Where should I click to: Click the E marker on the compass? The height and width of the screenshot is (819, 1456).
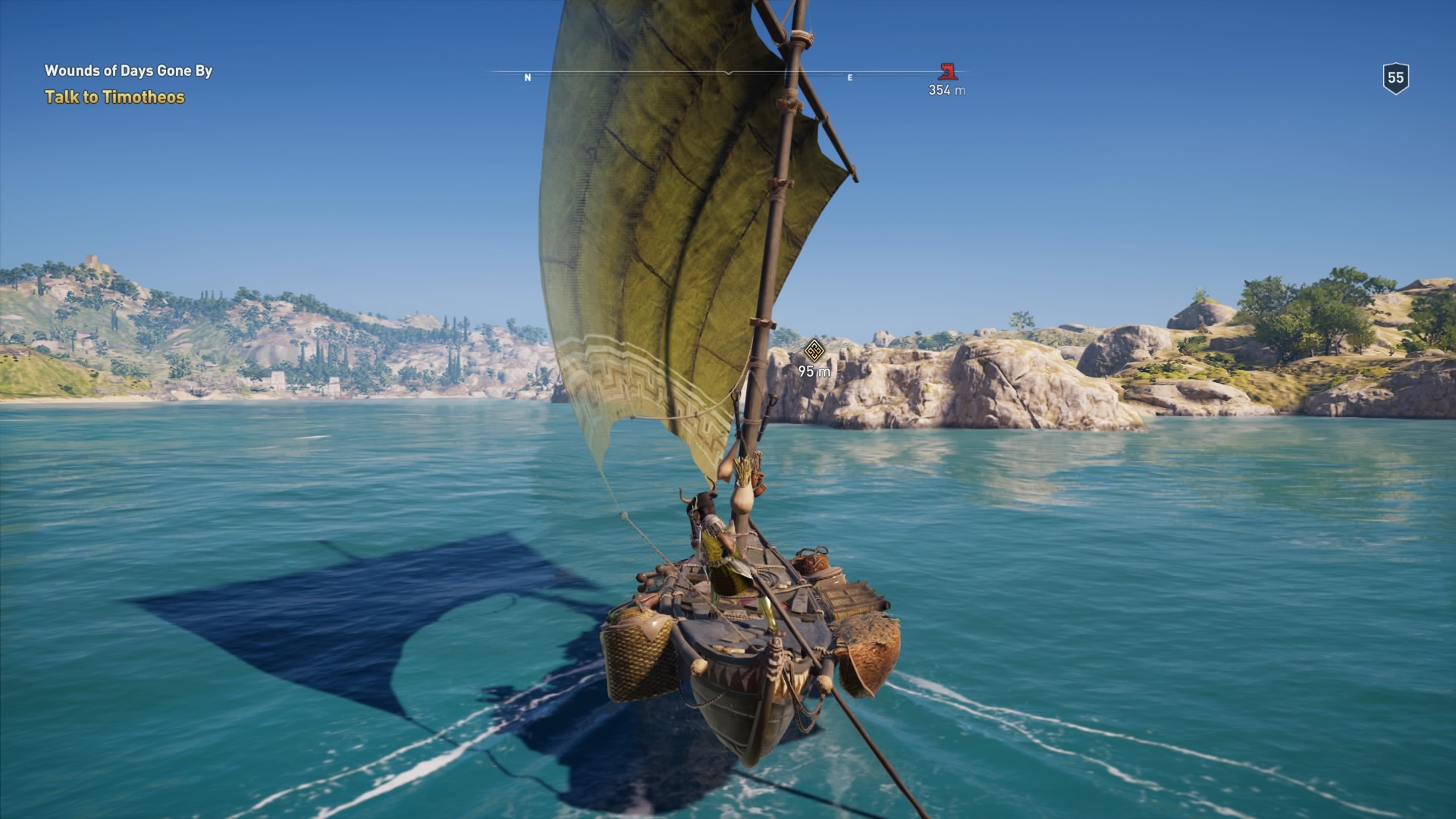(850, 76)
